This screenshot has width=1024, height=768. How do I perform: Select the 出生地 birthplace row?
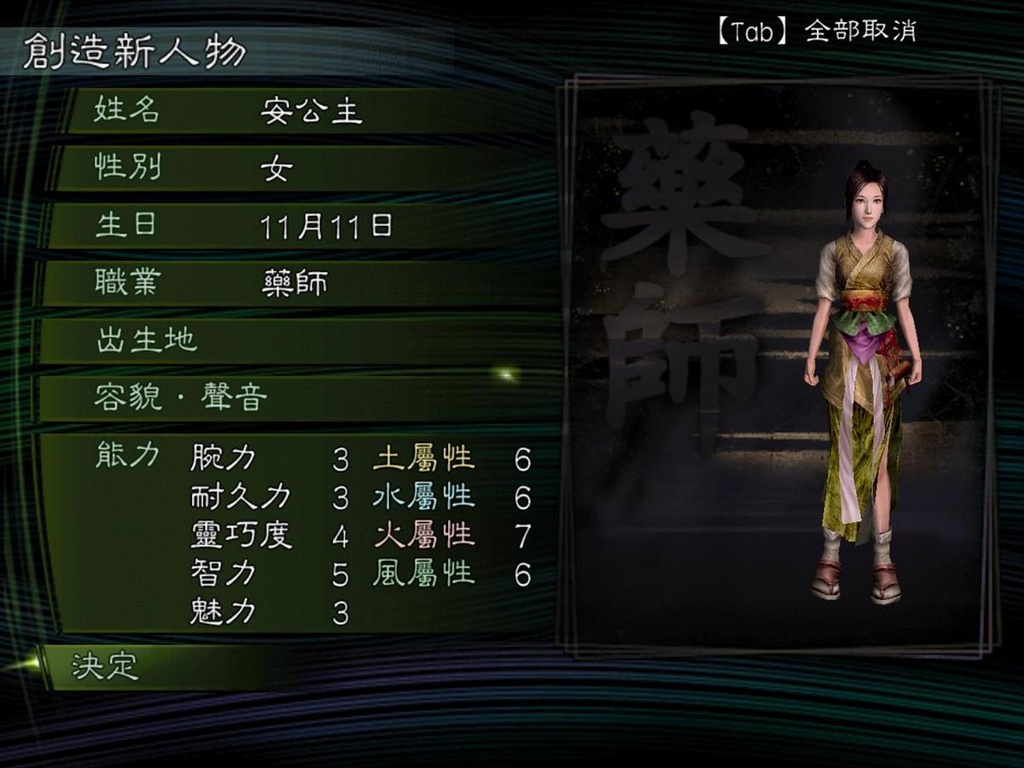tap(300, 341)
